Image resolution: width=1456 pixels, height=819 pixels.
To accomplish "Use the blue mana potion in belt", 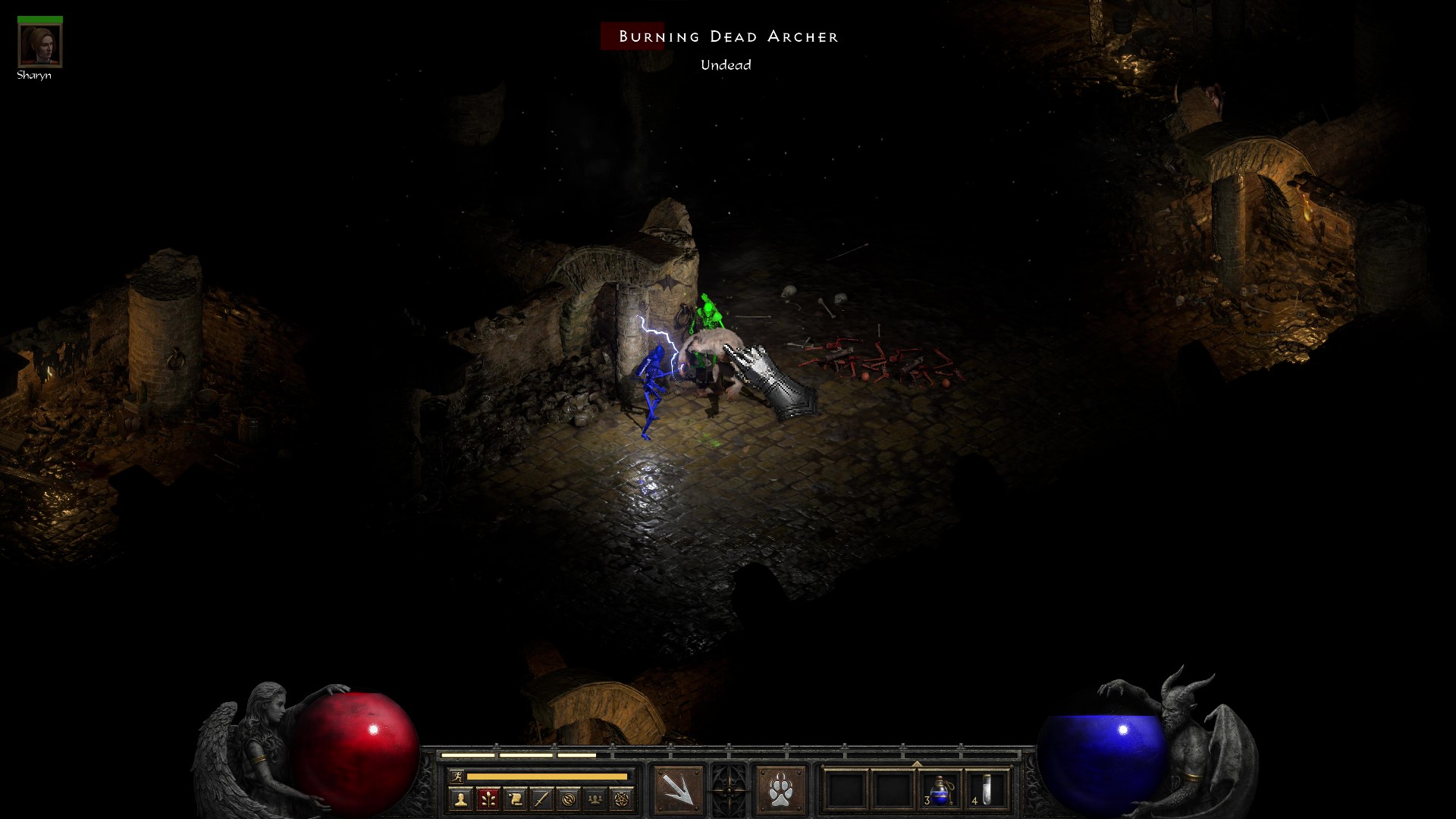I will 940,791.
